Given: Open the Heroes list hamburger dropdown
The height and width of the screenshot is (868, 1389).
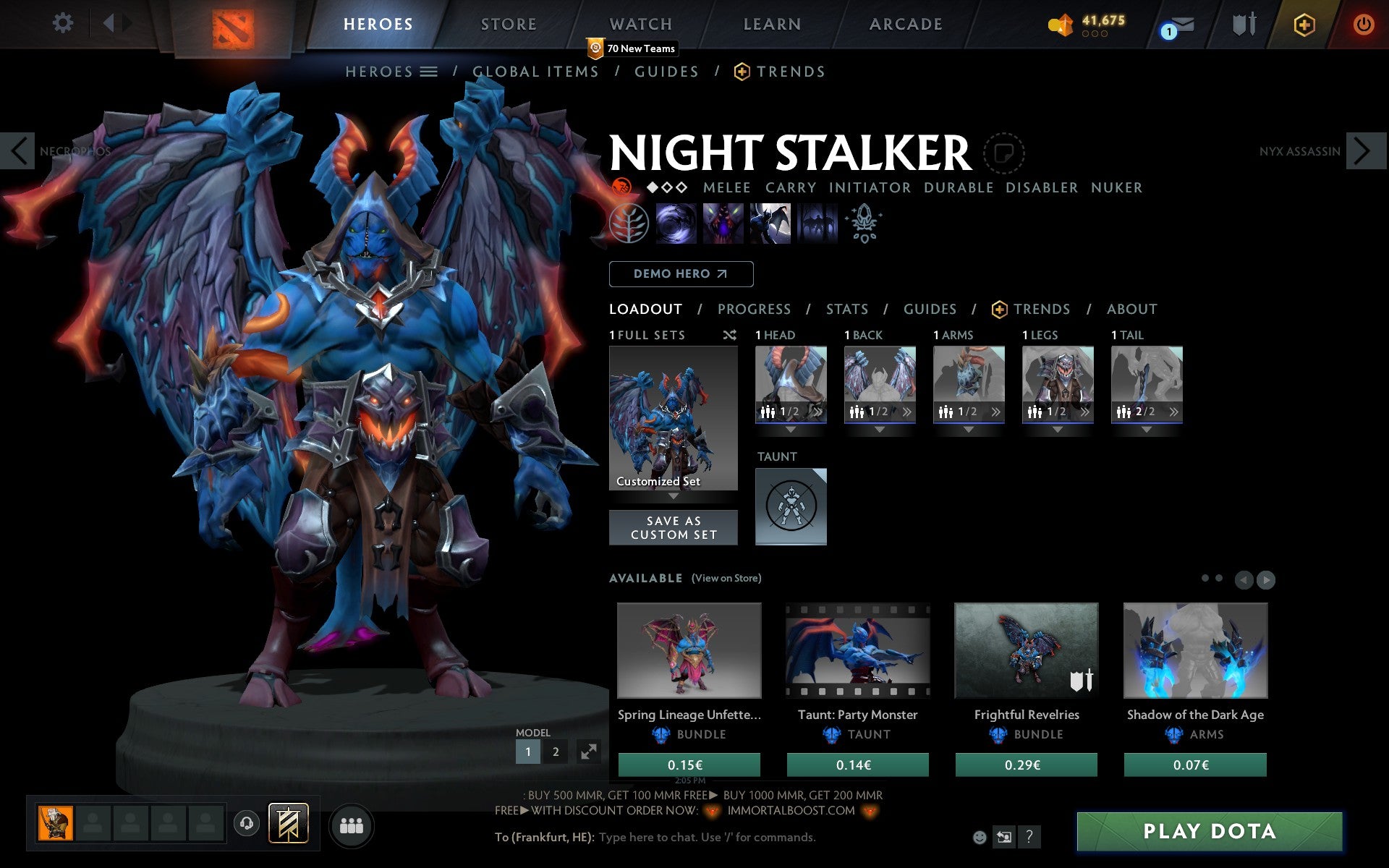Looking at the screenshot, I should 430,71.
